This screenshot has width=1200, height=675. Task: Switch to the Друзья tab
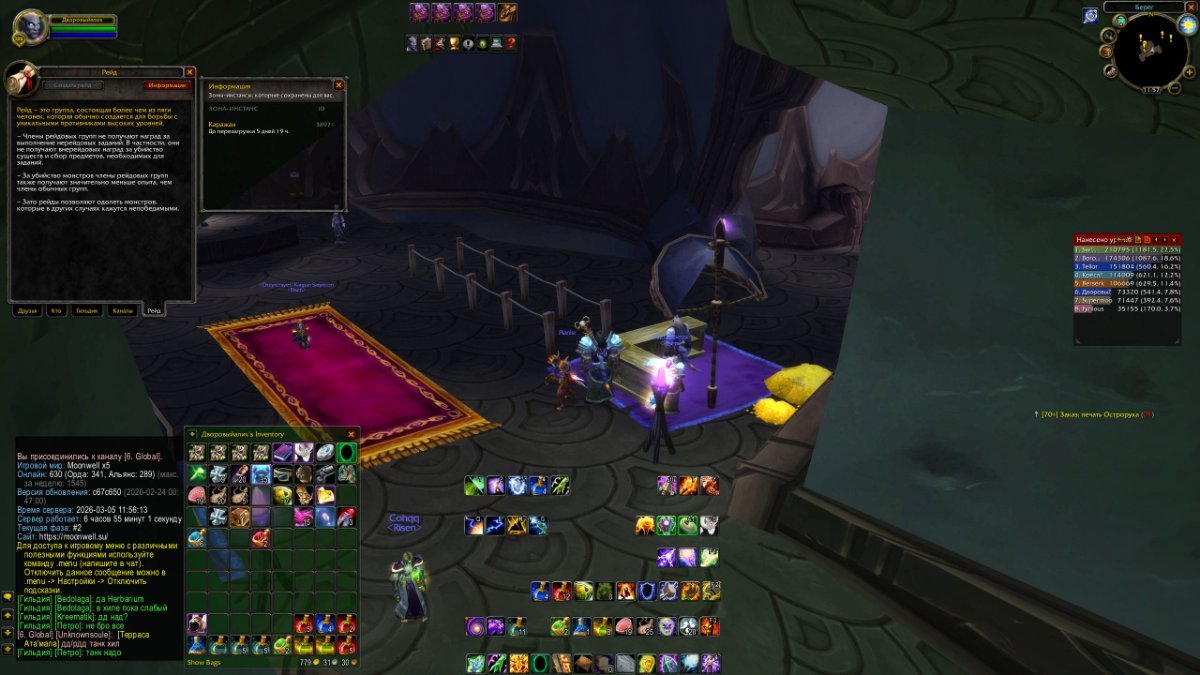pos(27,311)
